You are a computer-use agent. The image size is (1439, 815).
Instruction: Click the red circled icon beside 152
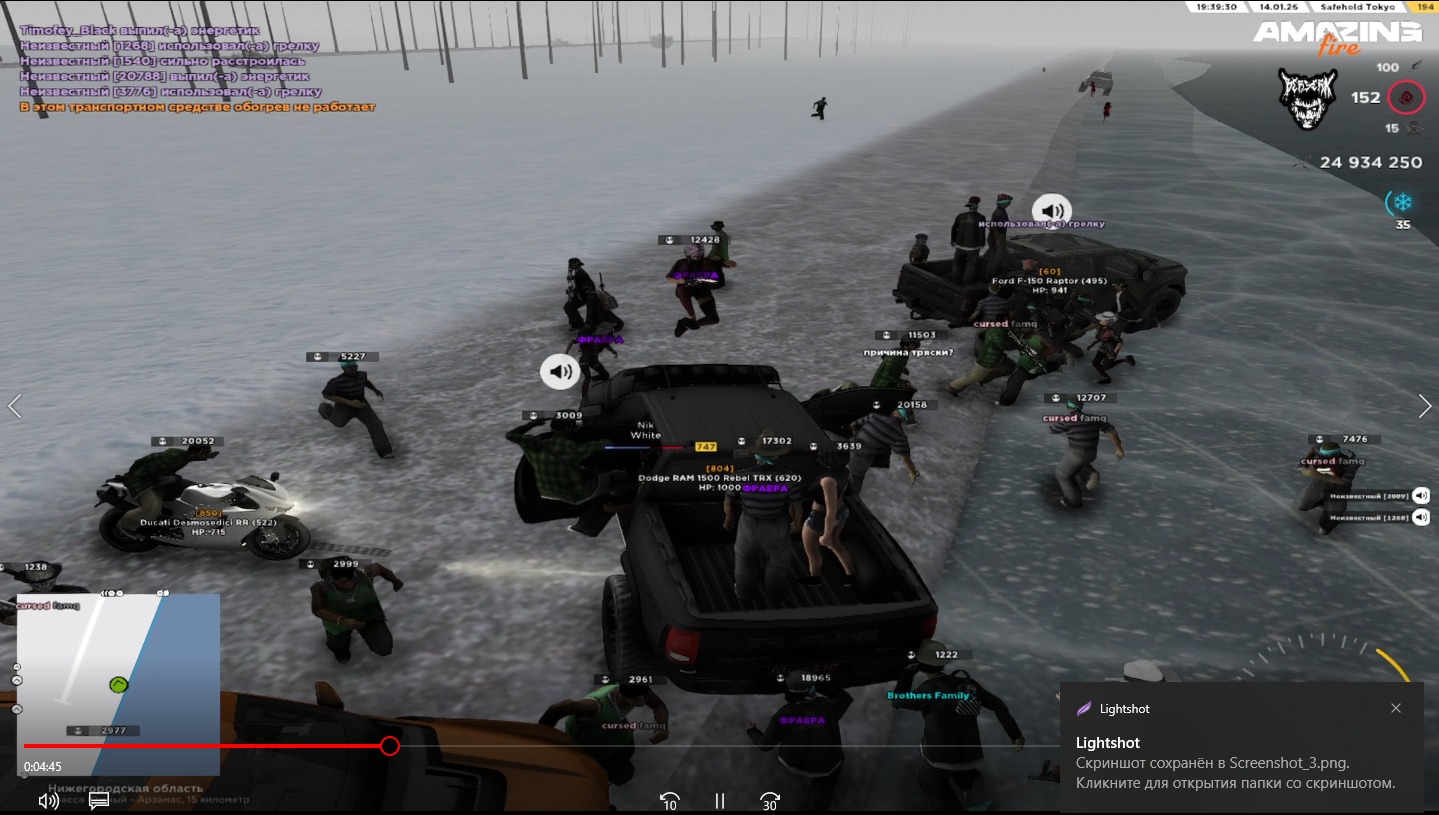[1407, 98]
